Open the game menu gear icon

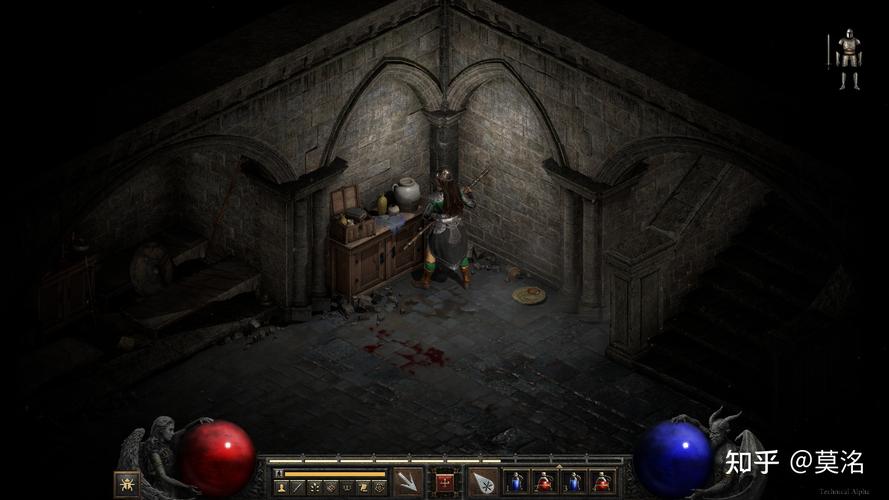379,487
